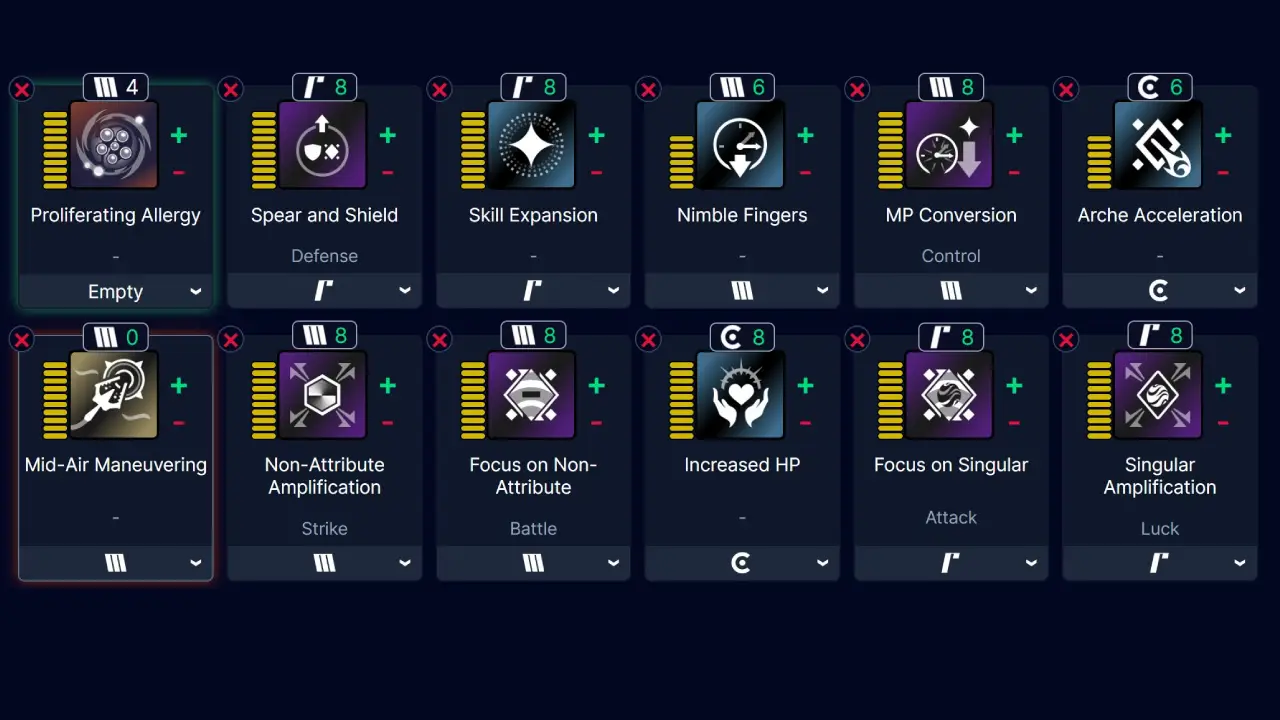Viewport: 1280px width, 720px height.
Task: Click the Nimble Fingers module icon
Action: [x=741, y=145]
